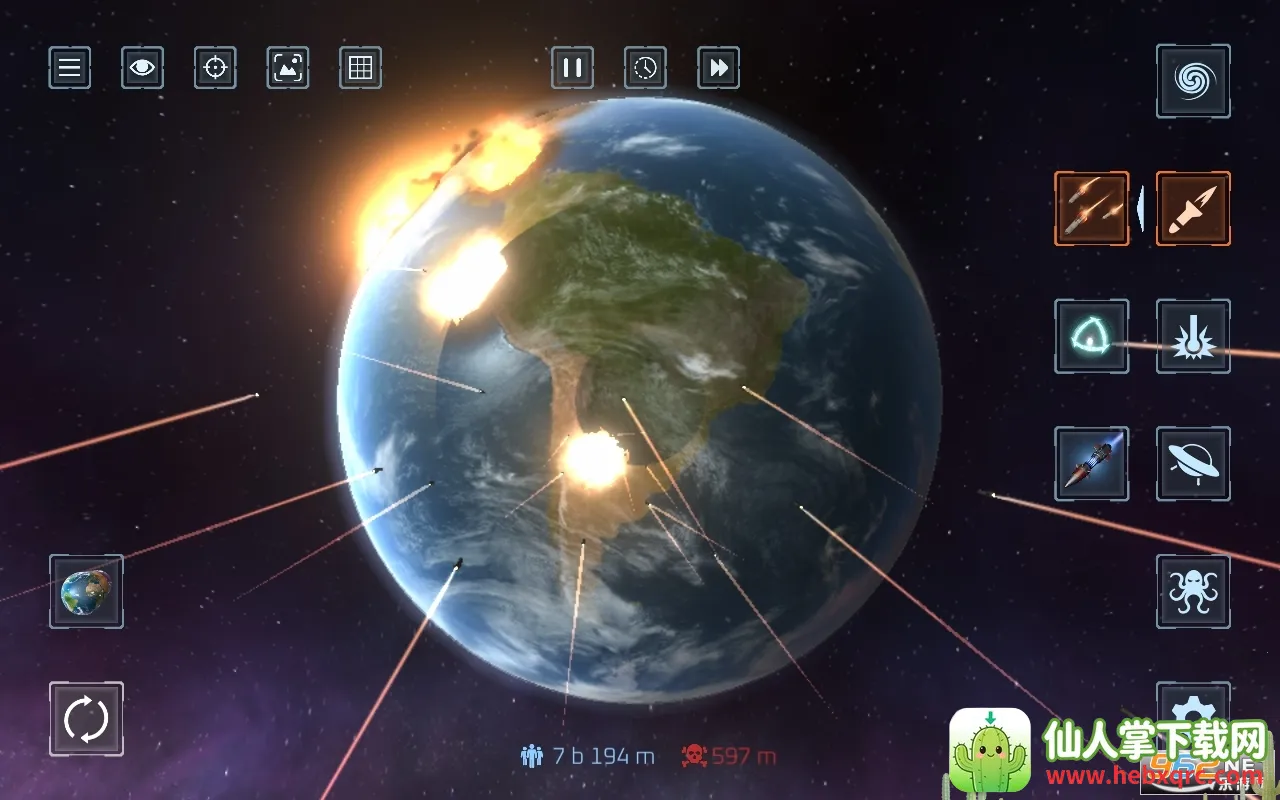Pause the simulation

point(573,68)
